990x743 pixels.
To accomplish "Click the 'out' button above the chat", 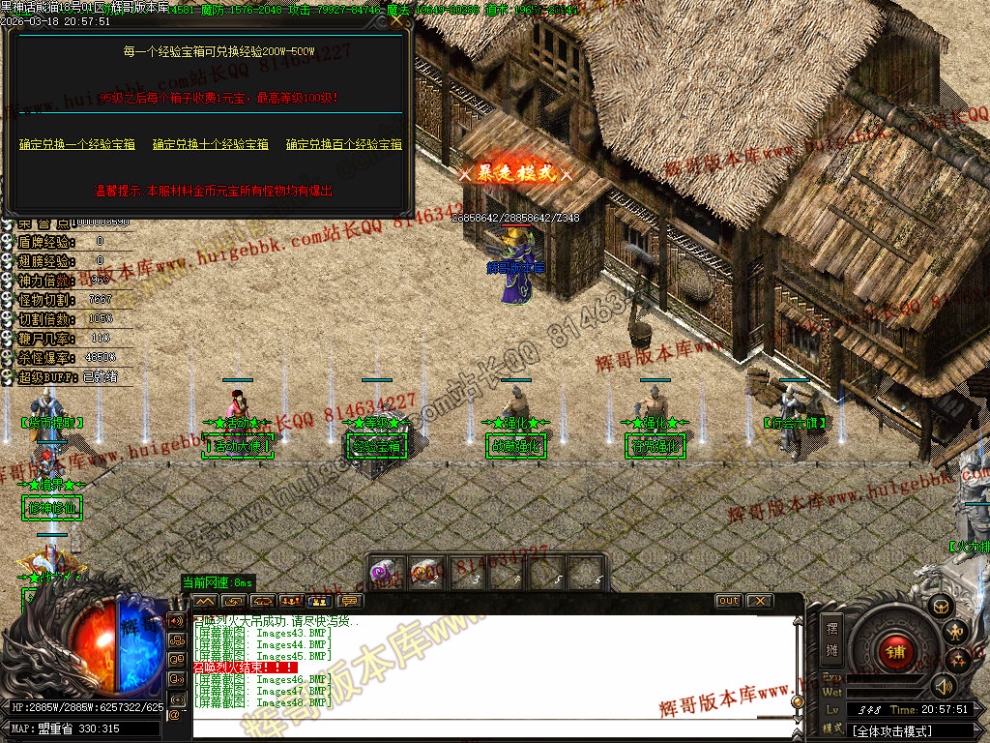I will click(x=728, y=601).
